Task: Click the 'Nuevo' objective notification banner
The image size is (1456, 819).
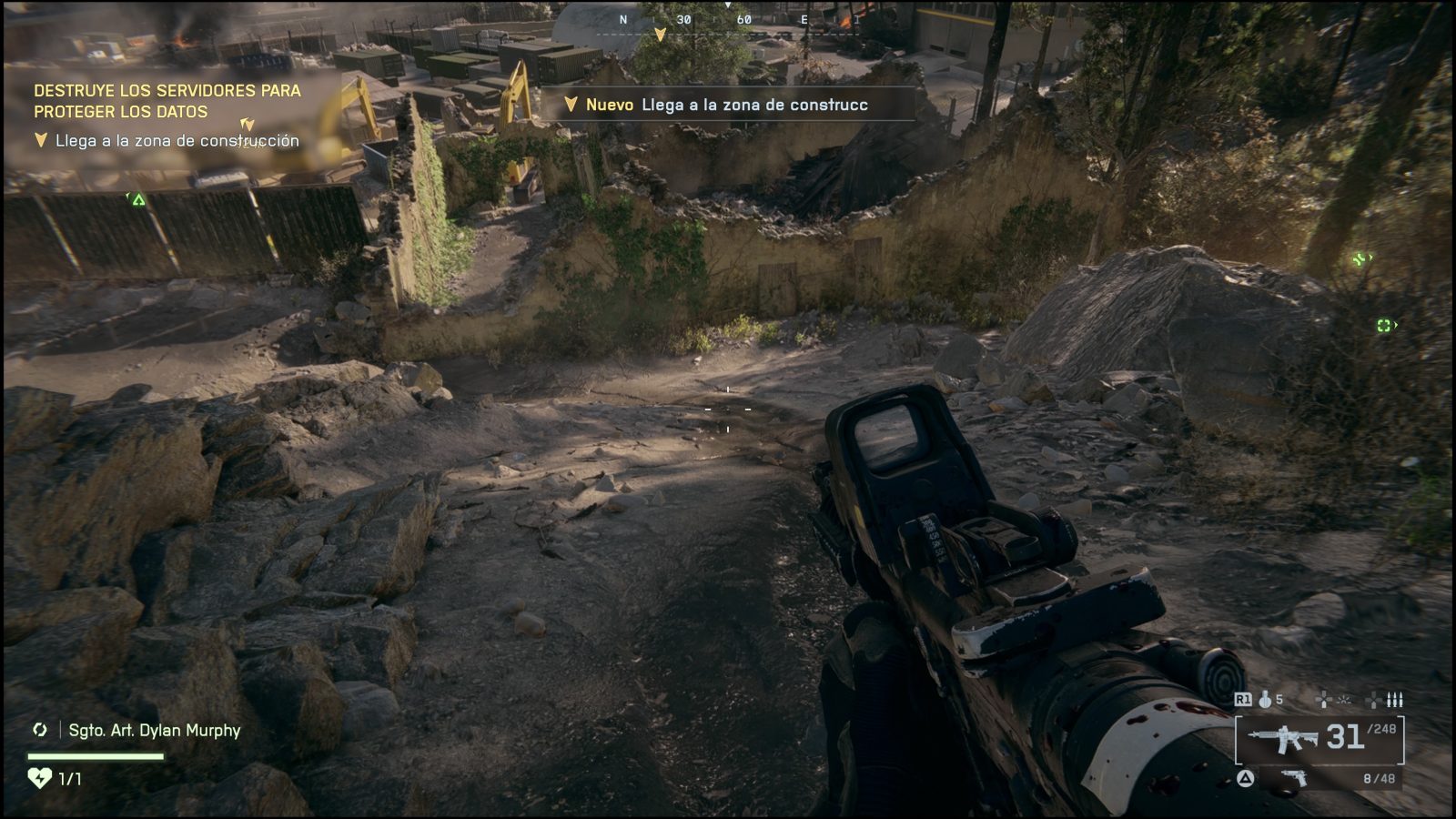Action: pyautogui.click(x=728, y=105)
